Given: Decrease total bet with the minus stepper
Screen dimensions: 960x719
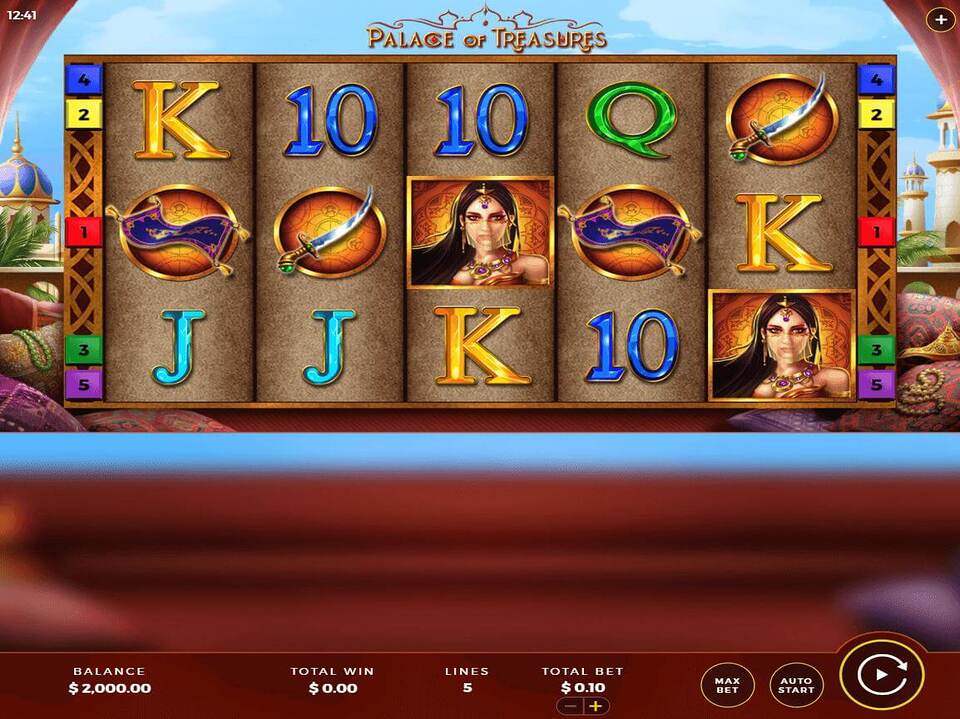Looking at the screenshot, I should (x=571, y=706).
